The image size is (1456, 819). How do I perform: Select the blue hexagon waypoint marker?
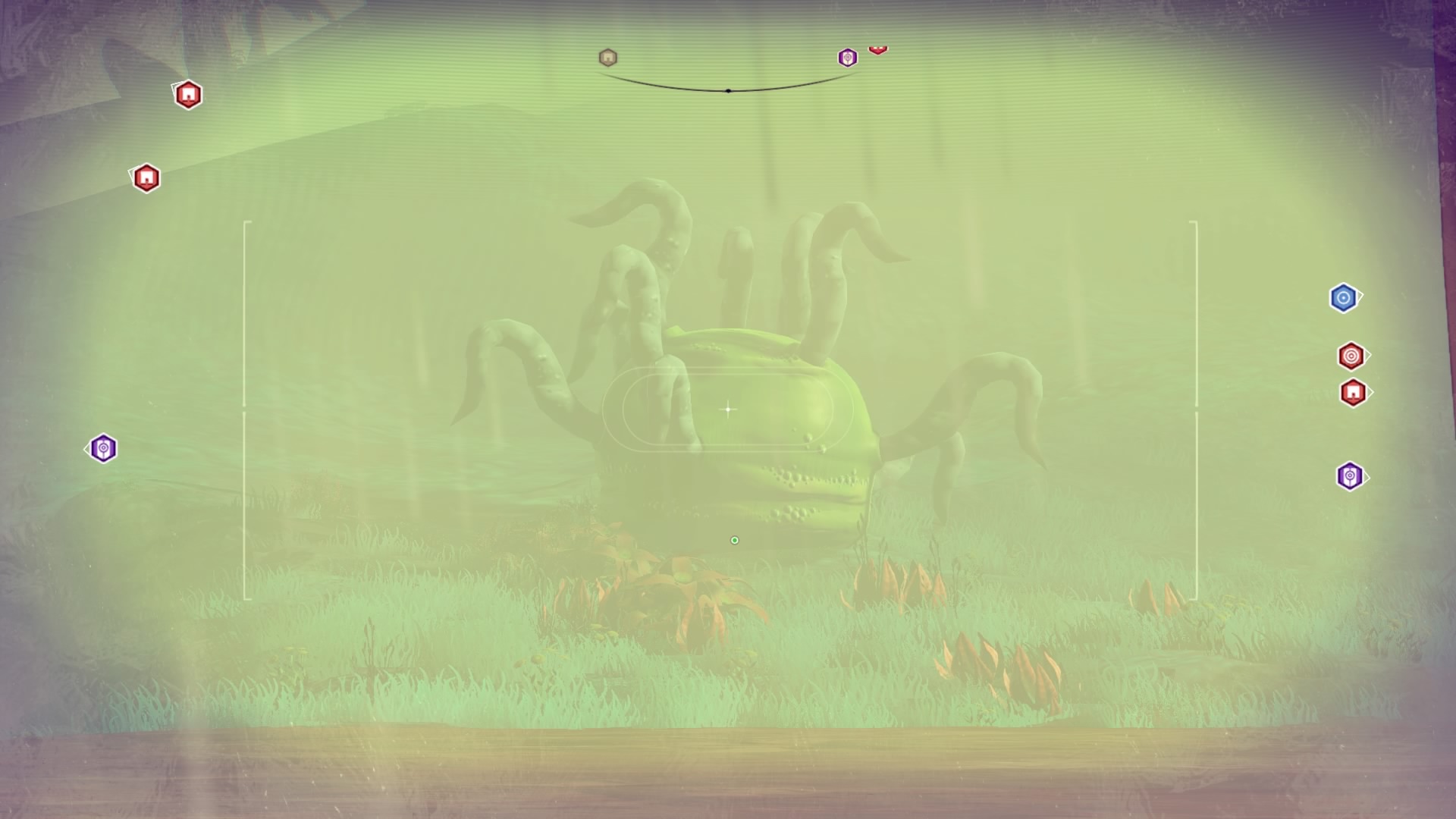pos(1343,298)
